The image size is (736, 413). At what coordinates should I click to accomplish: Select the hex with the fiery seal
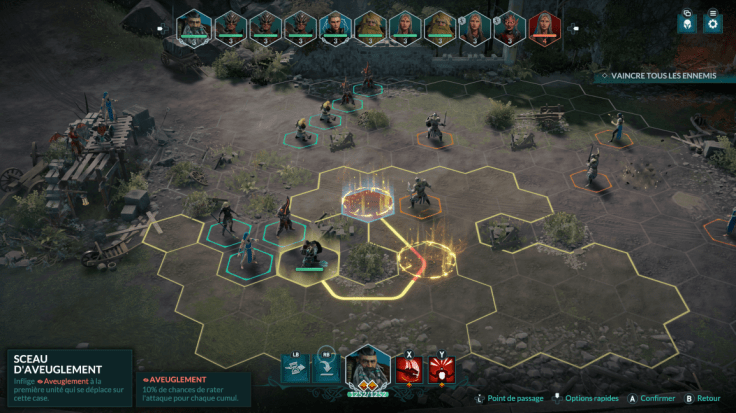pos(363,200)
